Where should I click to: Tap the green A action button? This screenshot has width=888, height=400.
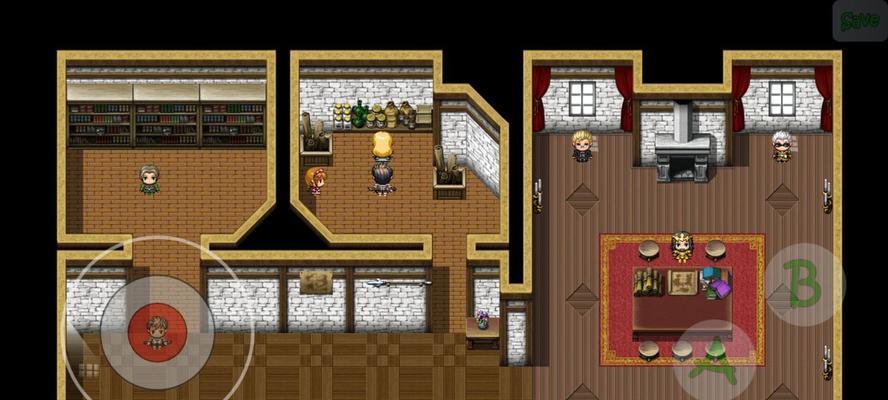tap(713, 361)
